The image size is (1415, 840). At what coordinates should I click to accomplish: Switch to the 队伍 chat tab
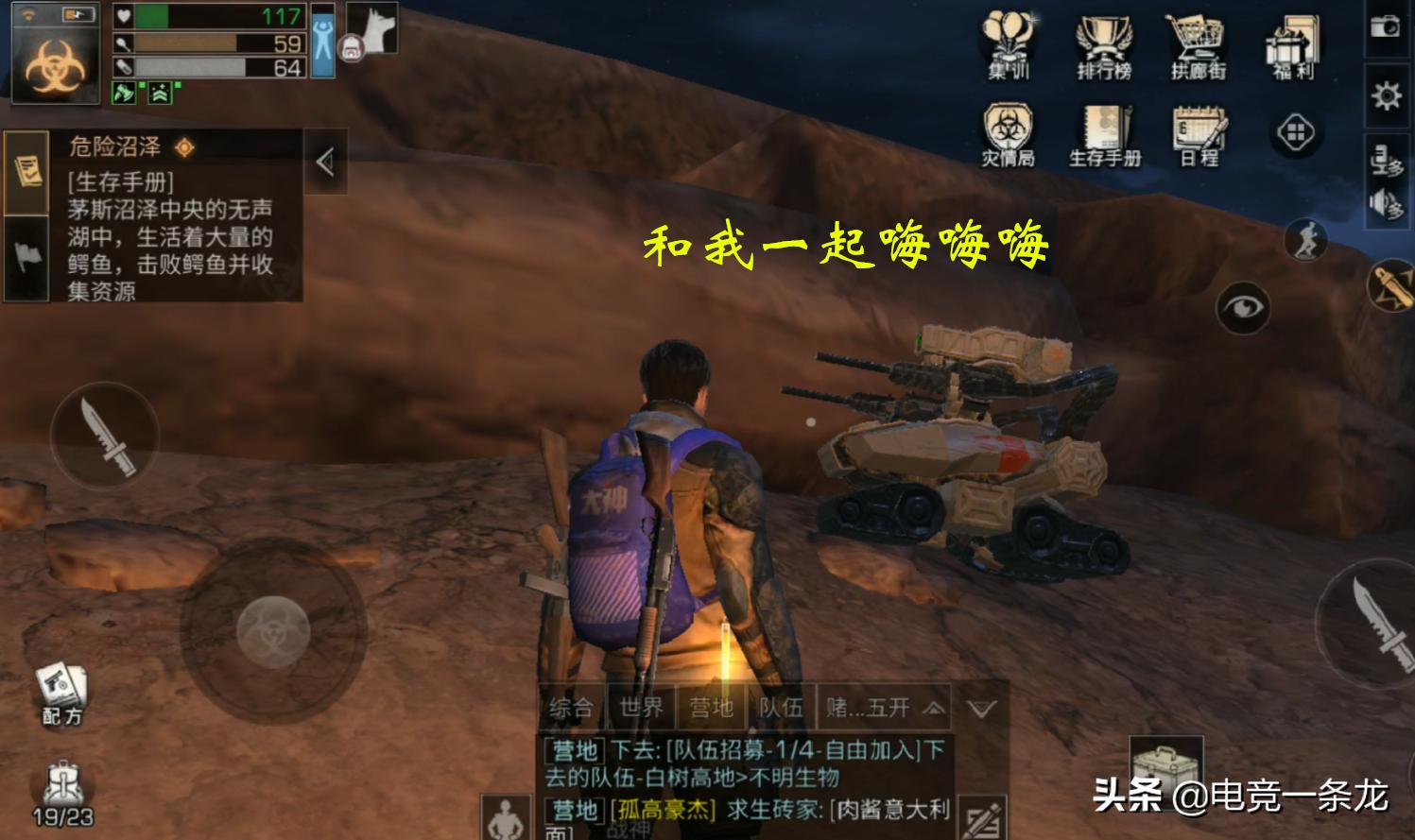point(781,708)
